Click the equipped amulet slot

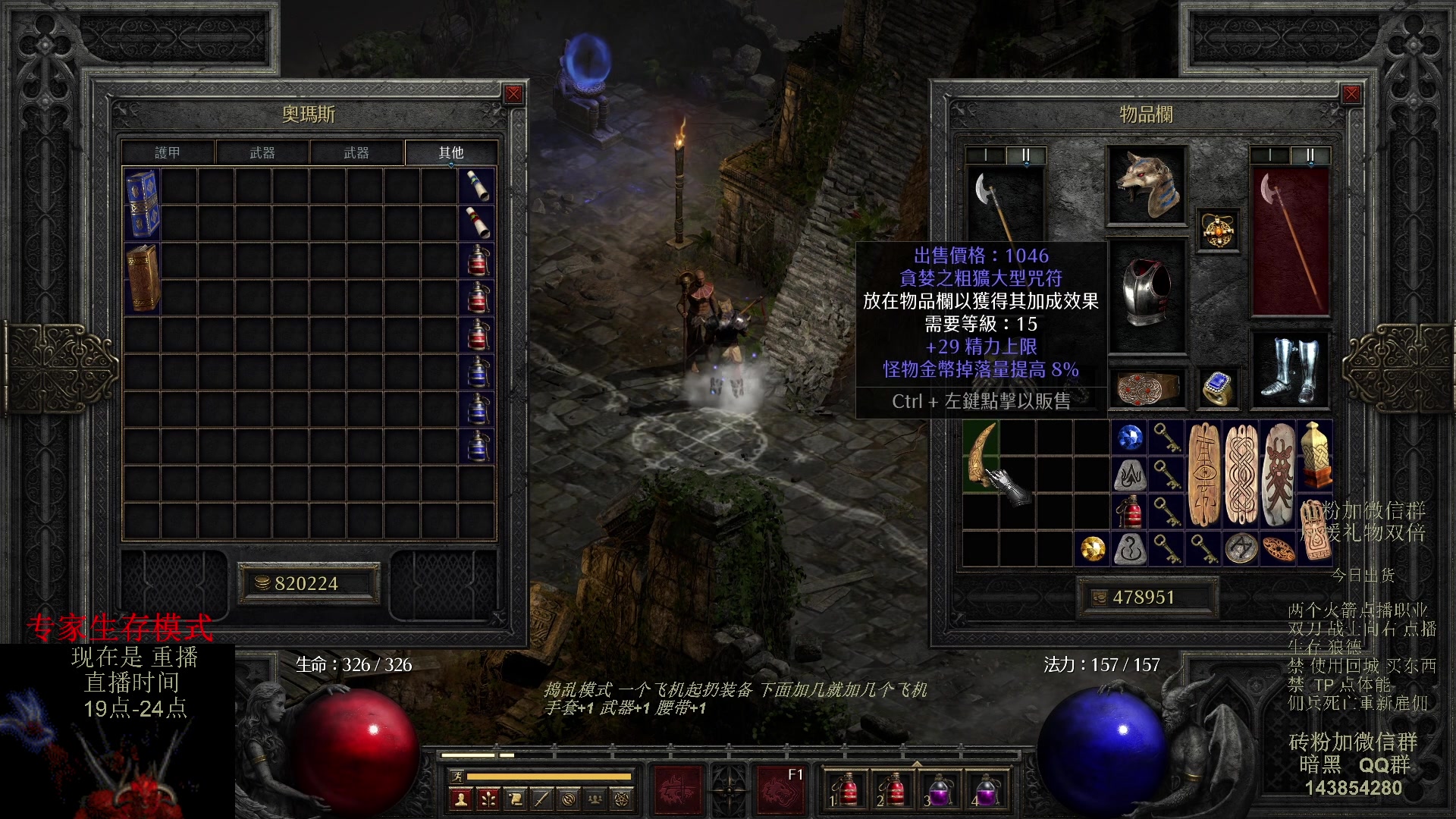coord(1218,231)
